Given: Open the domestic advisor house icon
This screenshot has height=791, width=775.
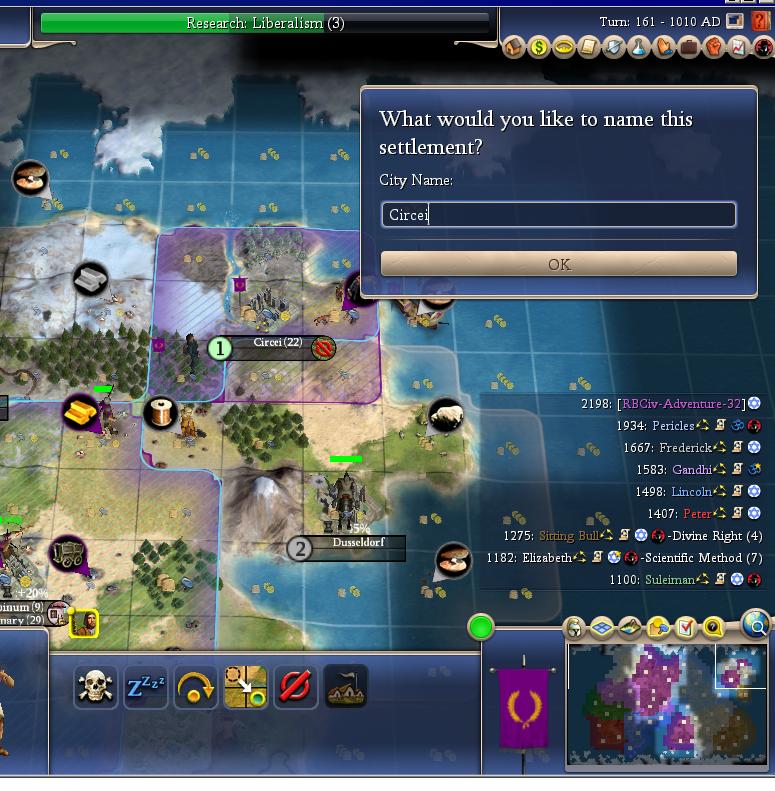Looking at the screenshot, I should coord(514,47).
